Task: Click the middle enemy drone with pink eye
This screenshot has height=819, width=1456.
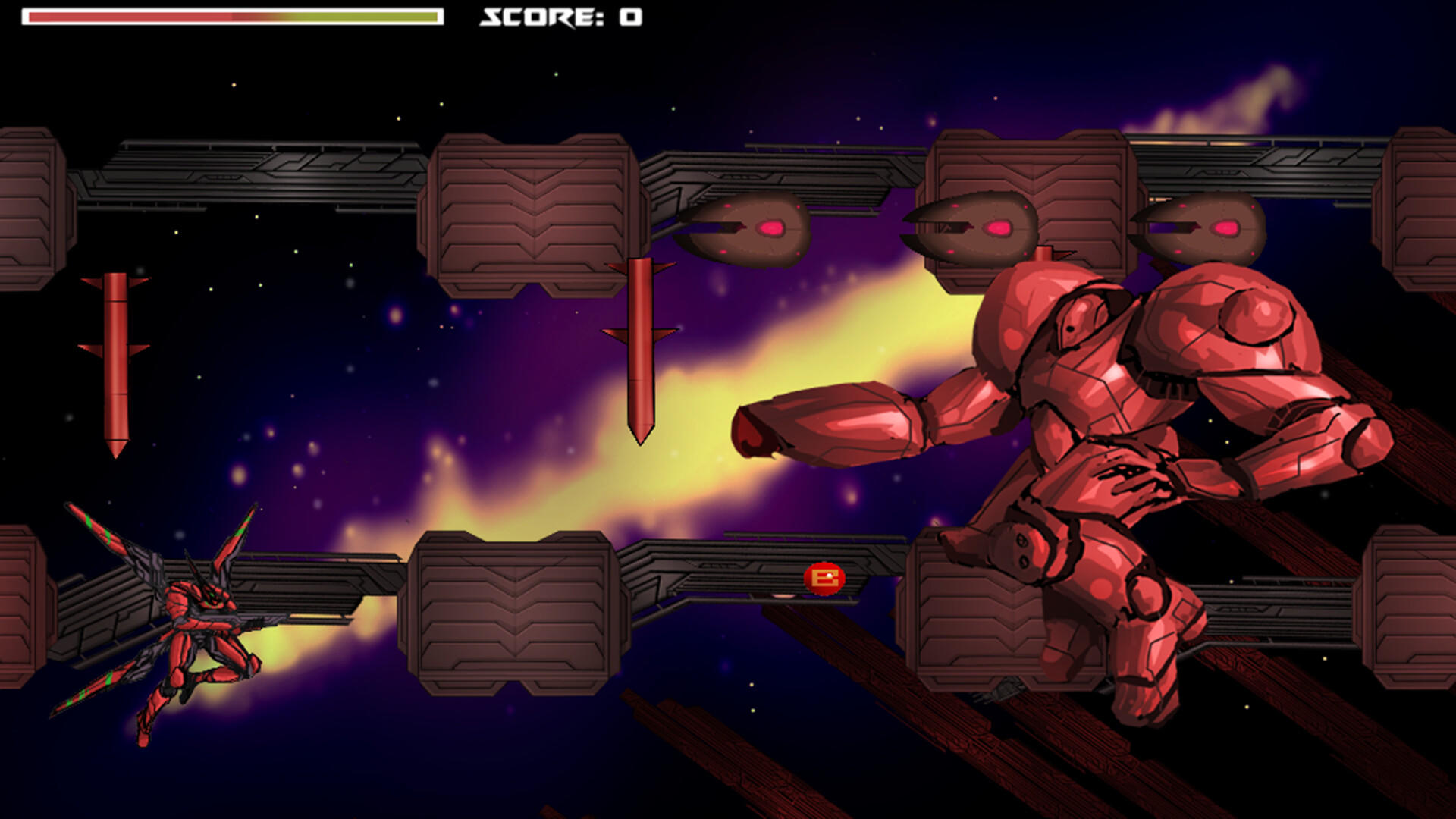Action: coord(978,227)
